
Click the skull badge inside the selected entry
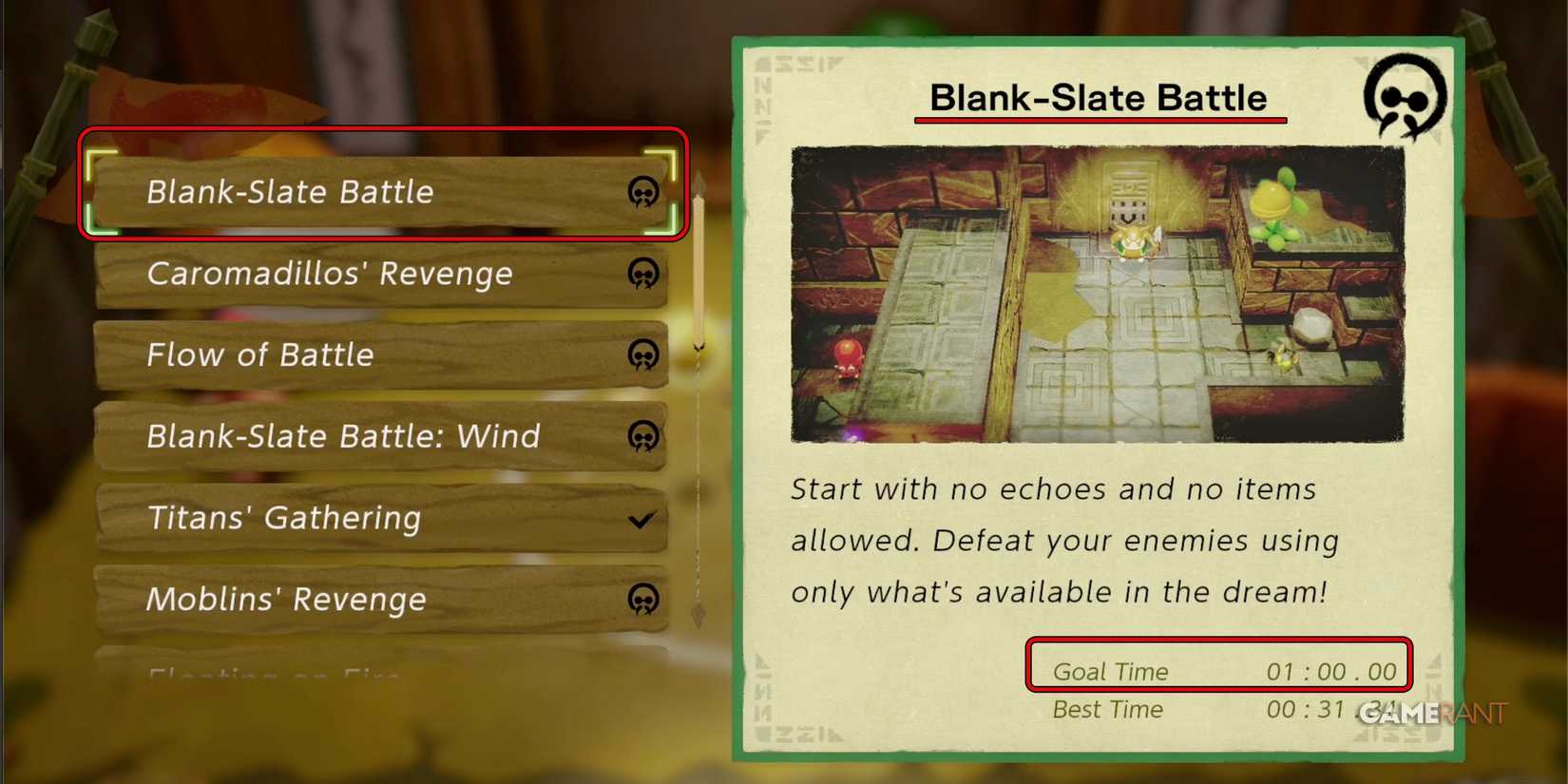point(643,192)
